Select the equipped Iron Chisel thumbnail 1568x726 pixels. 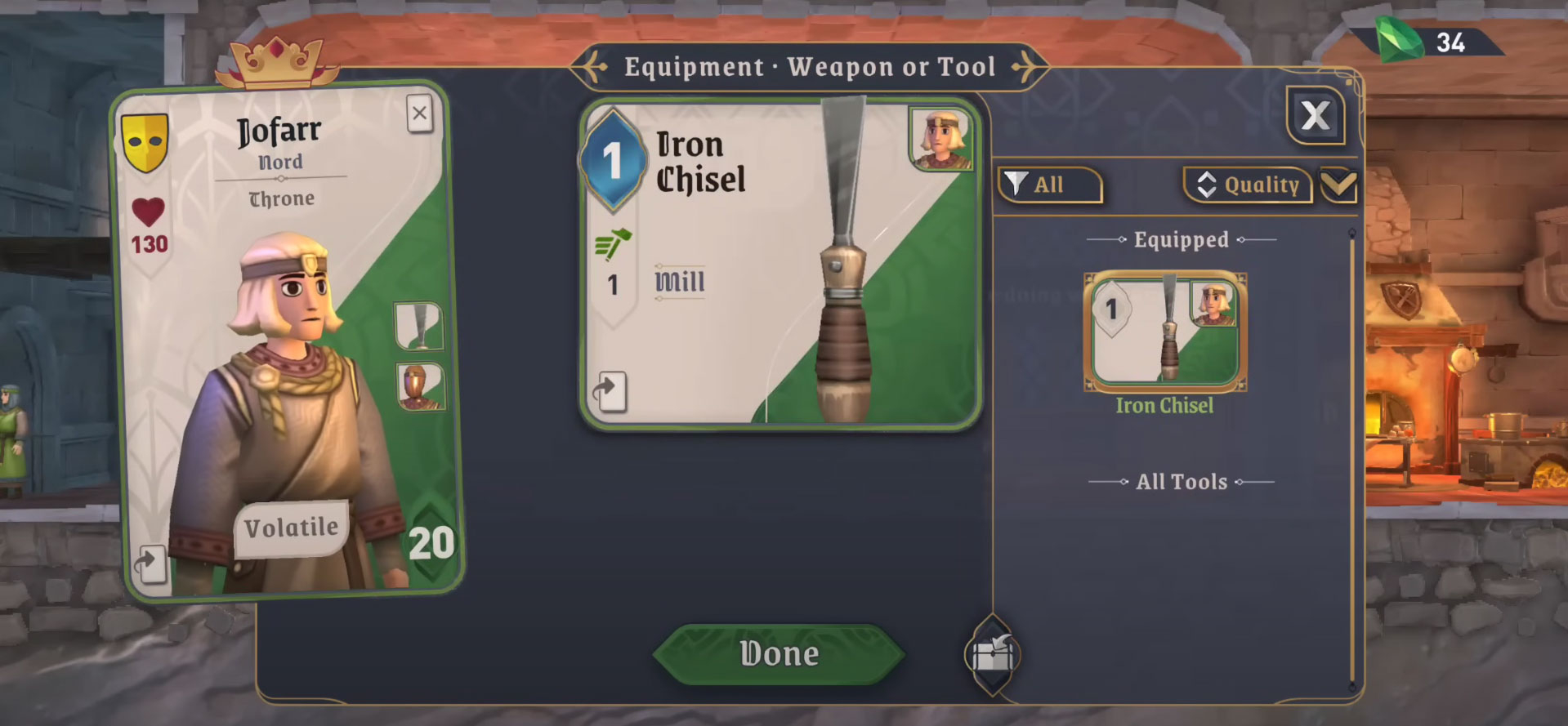point(1164,331)
